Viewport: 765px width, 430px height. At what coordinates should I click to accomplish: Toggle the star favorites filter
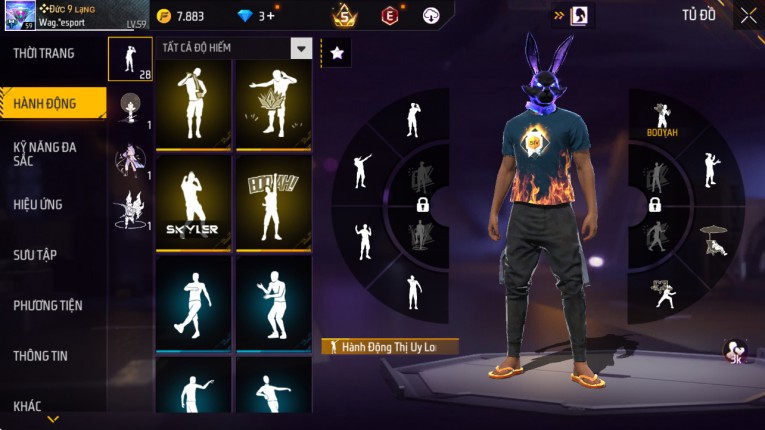(x=336, y=53)
